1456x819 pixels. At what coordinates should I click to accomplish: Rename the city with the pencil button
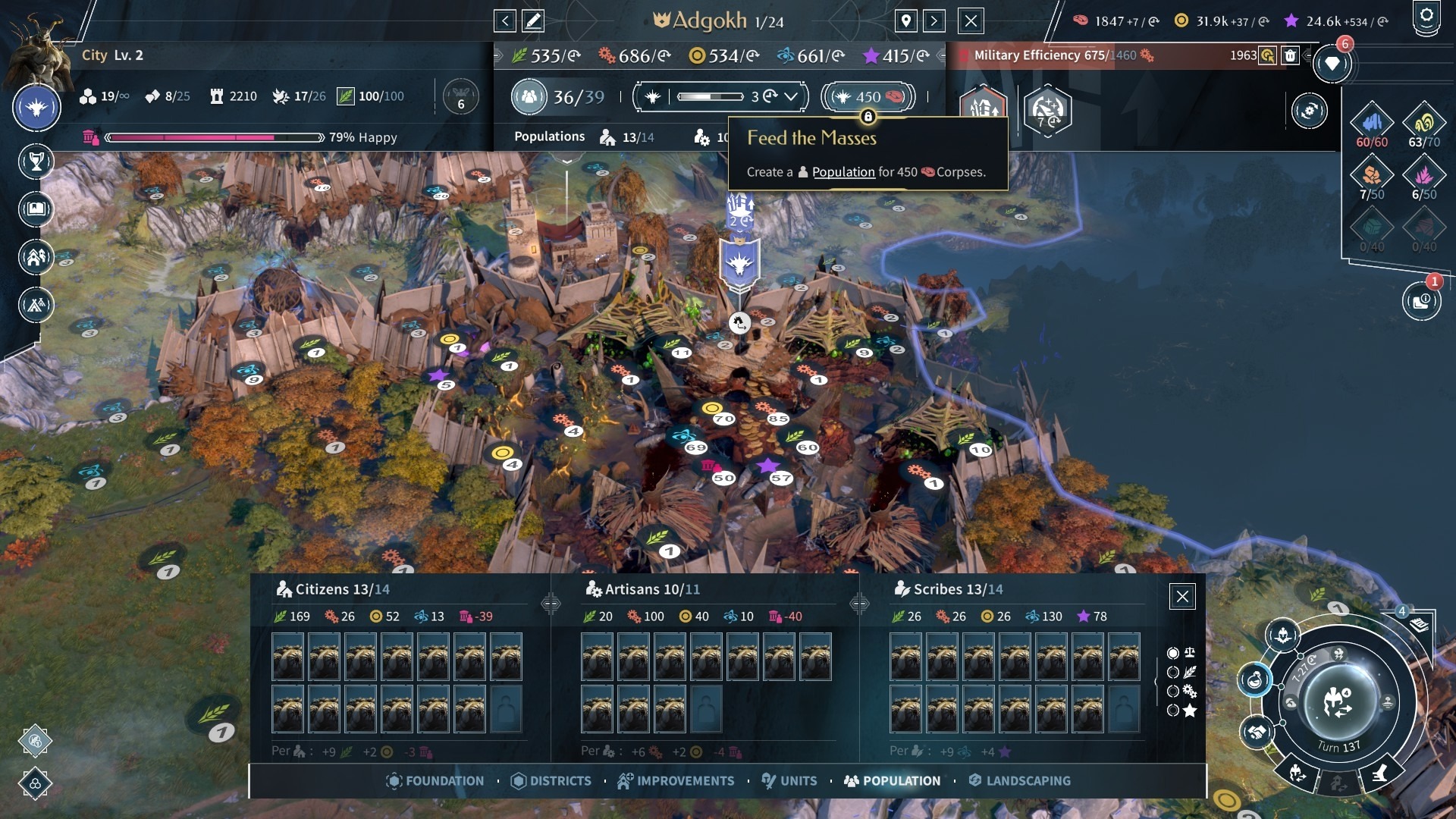click(x=533, y=21)
